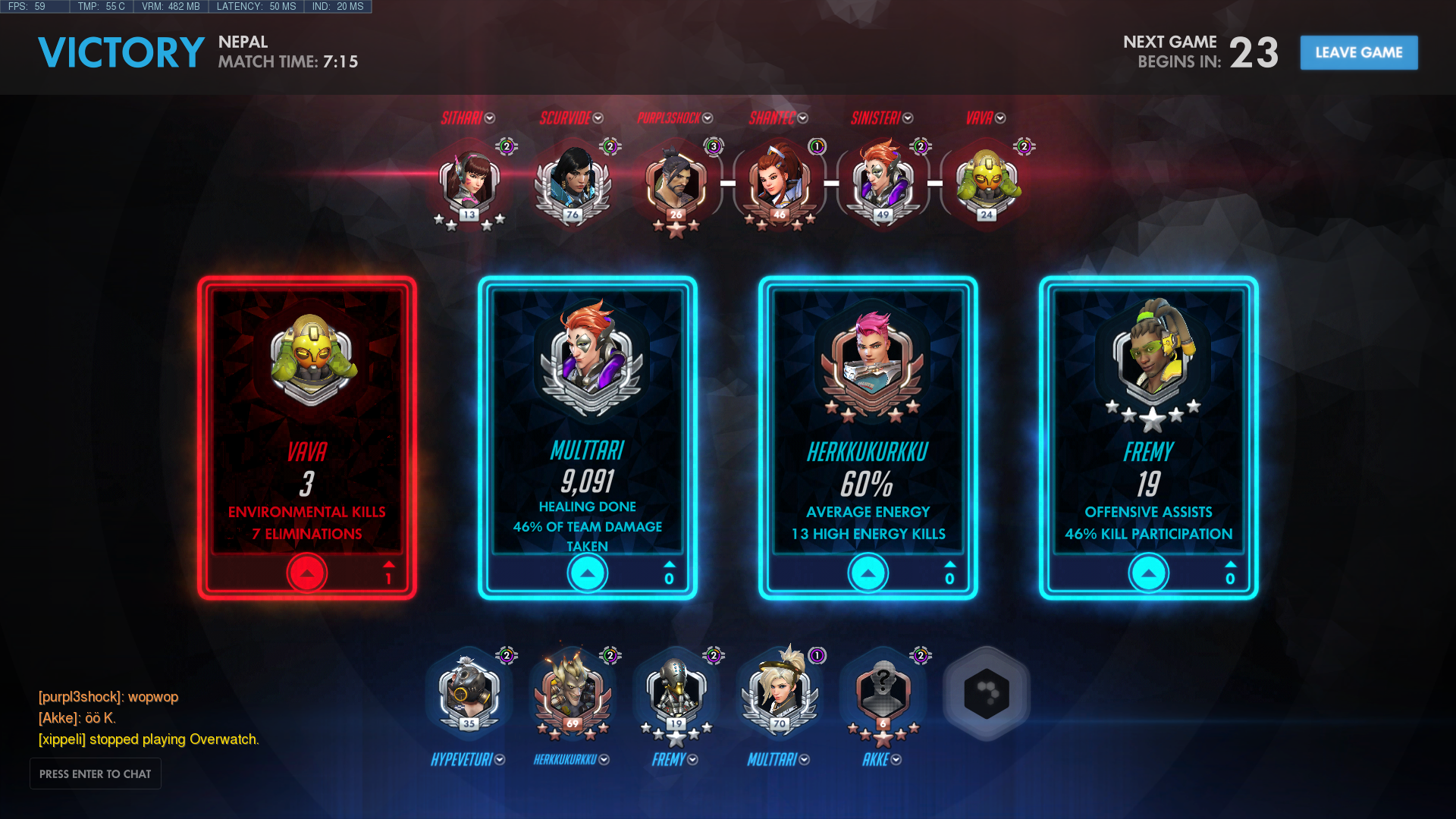Open SCURVIDE's player dropdown arrow
This screenshot has height=819, width=1456.
598,118
